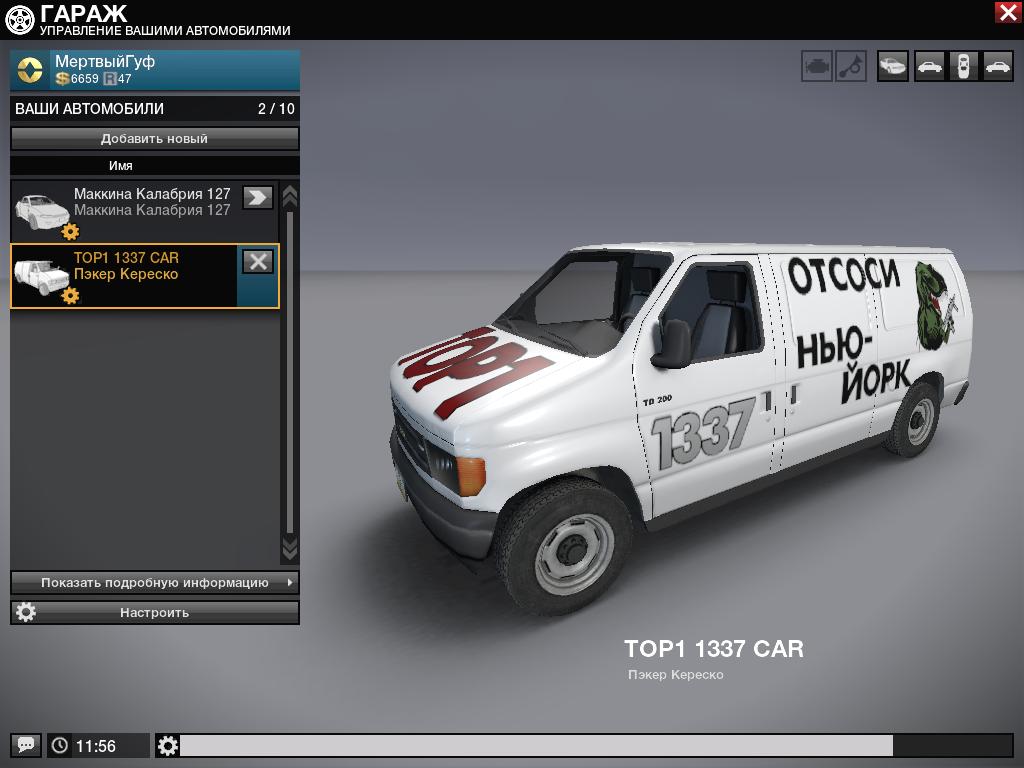Close the garage screen with the red X
The width and height of the screenshot is (1024, 768).
point(1007,12)
